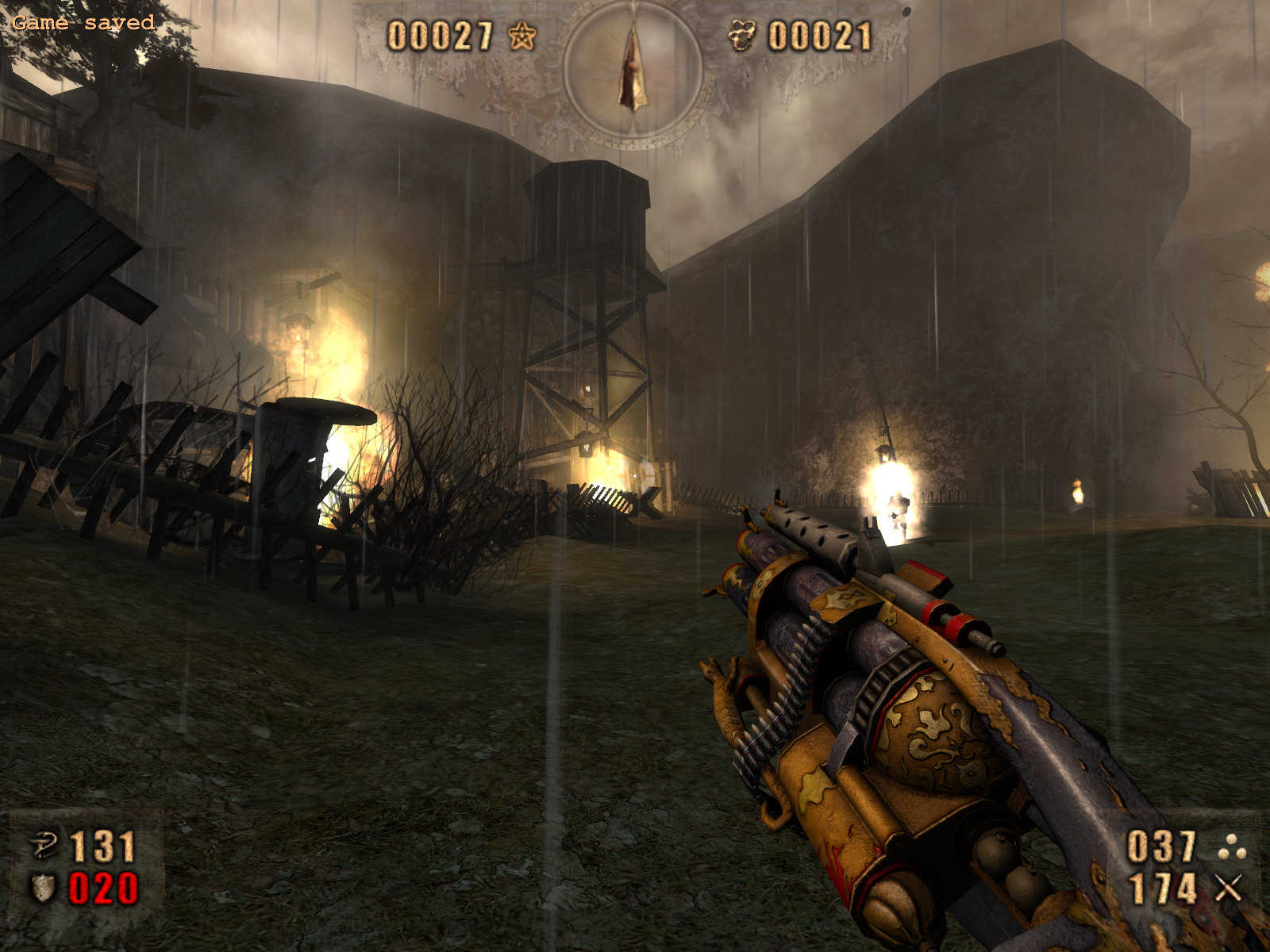Click the health symbol beside 131
The height and width of the screenshot is (952, 1270).
[44, 845]
